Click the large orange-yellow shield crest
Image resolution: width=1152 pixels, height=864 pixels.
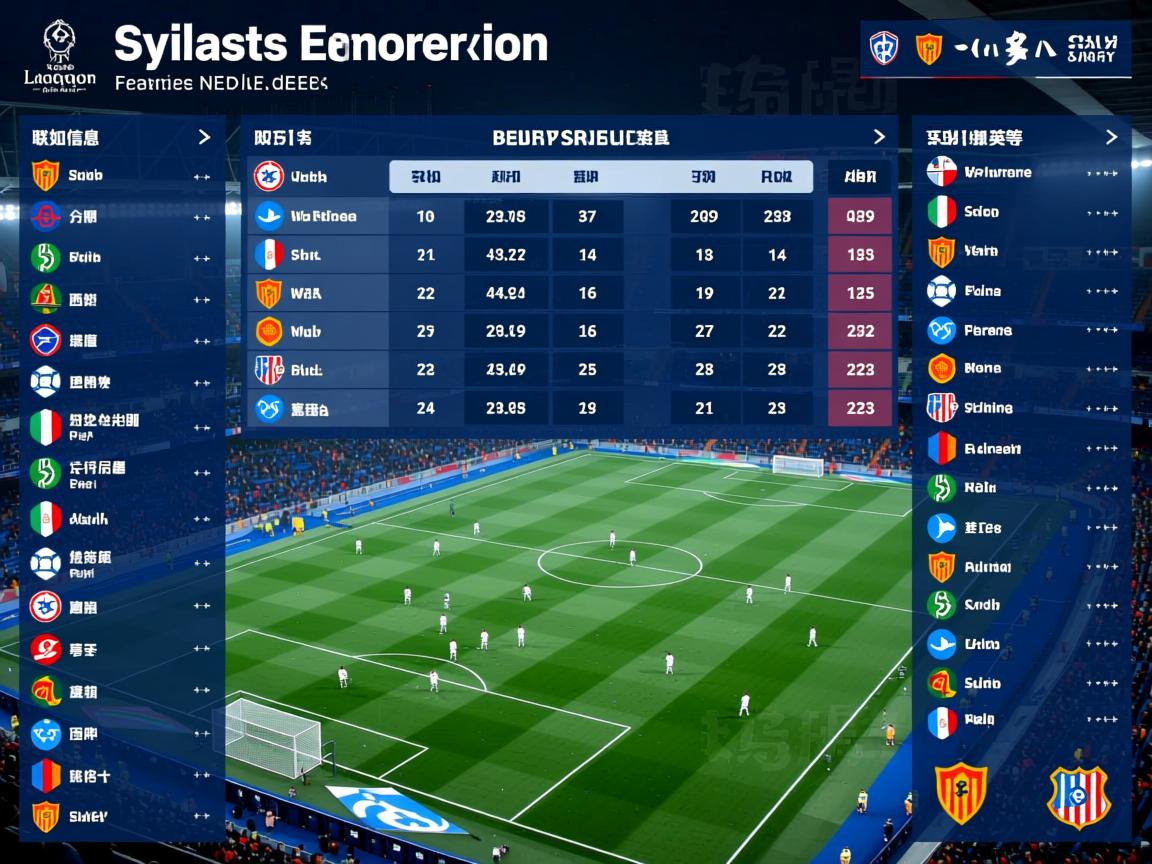(x=961, y=794)
